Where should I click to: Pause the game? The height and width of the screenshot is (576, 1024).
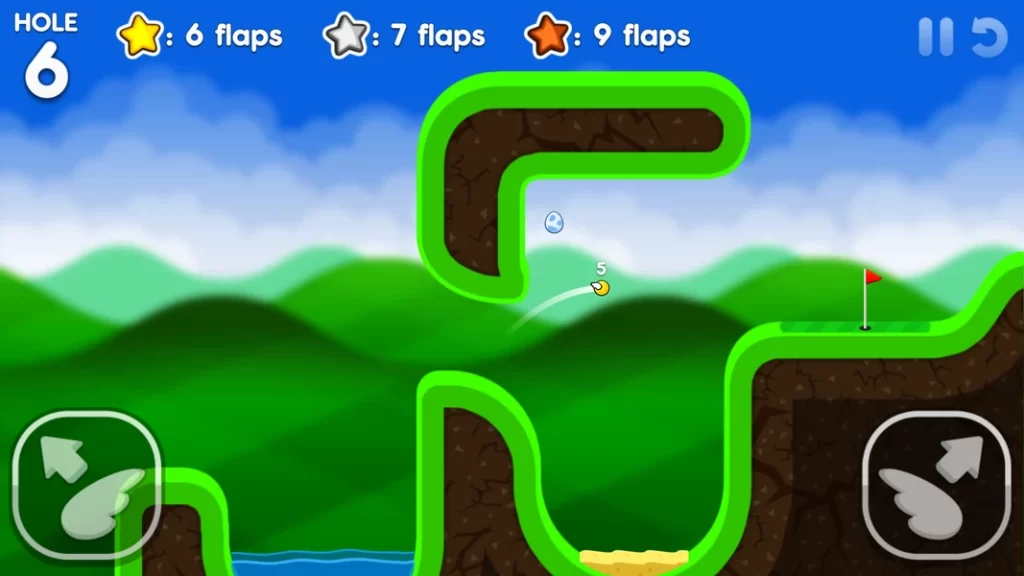[936, 38]
